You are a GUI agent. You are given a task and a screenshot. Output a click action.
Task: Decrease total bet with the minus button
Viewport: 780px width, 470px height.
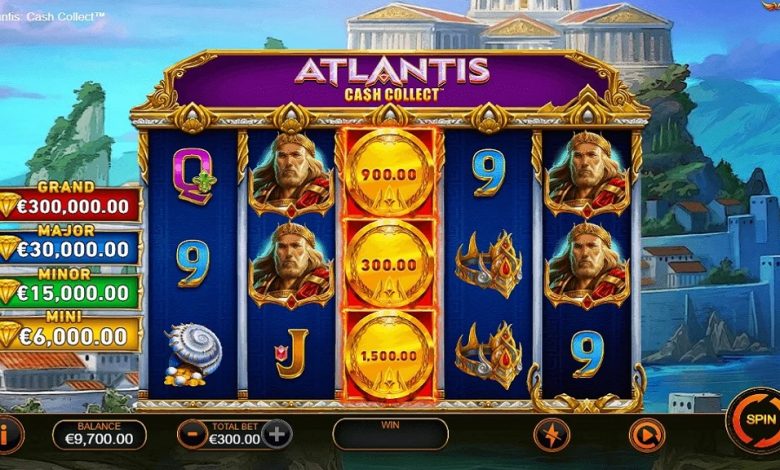pyautogui.click(x=192, y=434)
